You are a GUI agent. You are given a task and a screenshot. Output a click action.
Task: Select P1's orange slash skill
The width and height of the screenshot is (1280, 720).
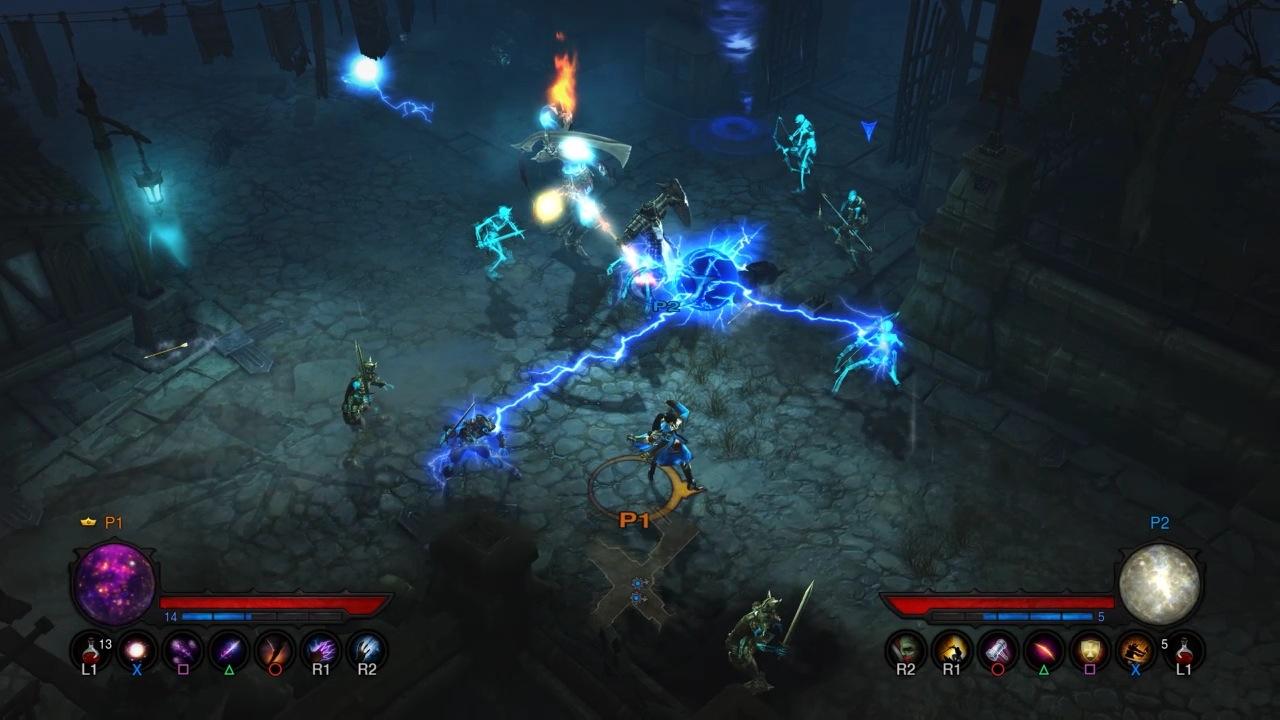275,650
